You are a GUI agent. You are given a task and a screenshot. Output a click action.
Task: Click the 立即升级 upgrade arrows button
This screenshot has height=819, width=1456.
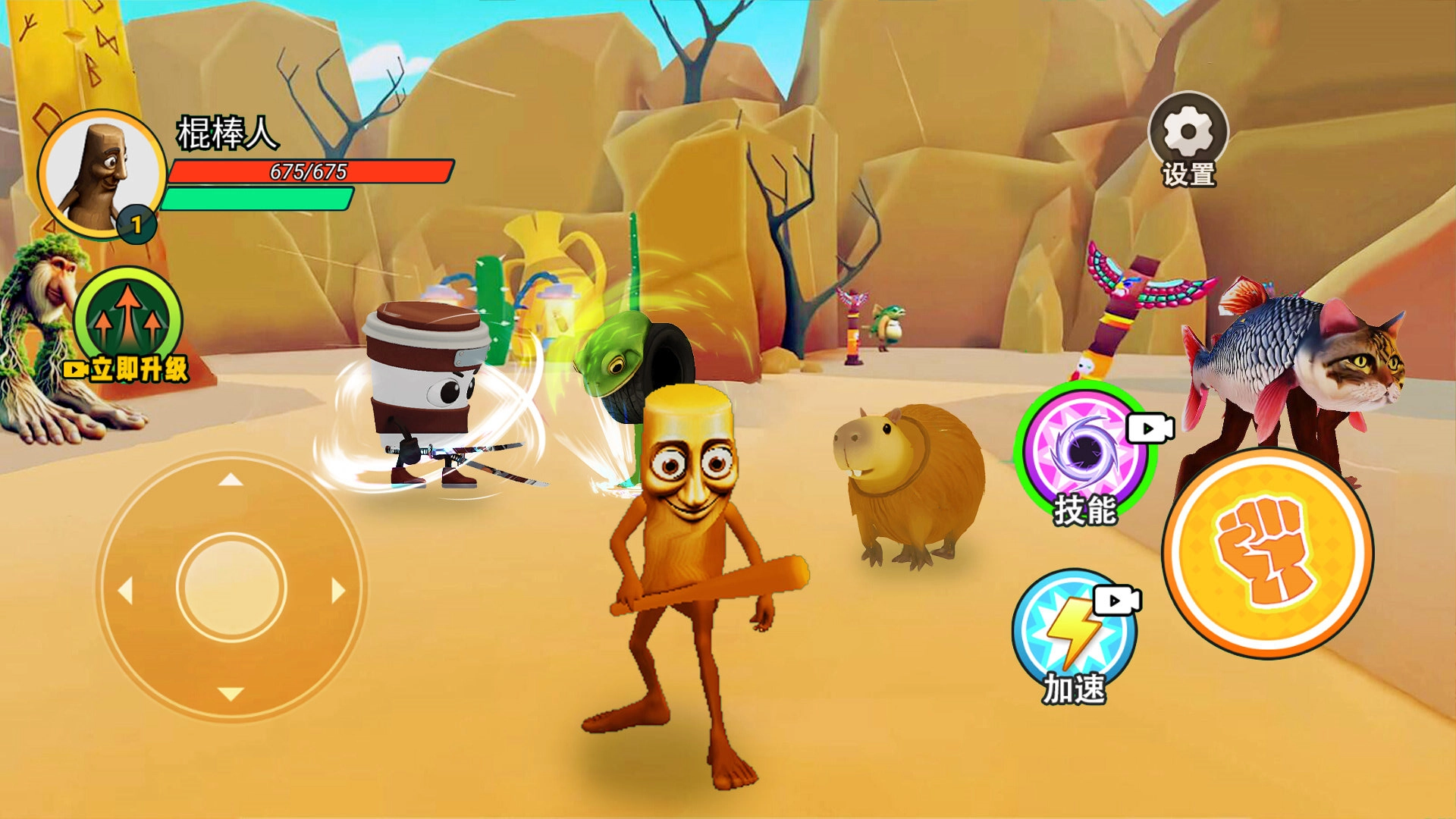pos(128,323)
